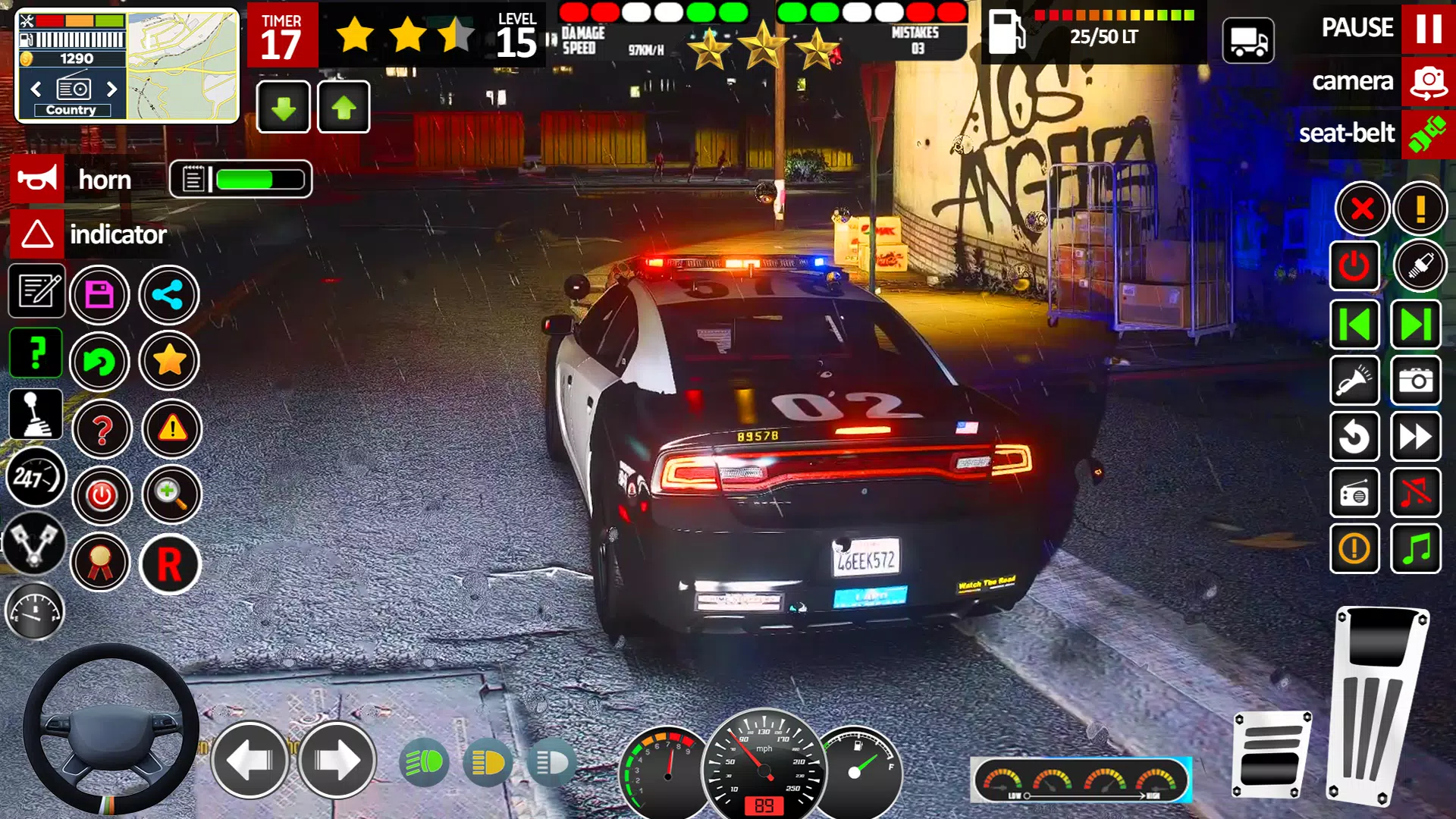The image size is (1456, 819).
Task: Honk using the horn button
Action: 38,179
